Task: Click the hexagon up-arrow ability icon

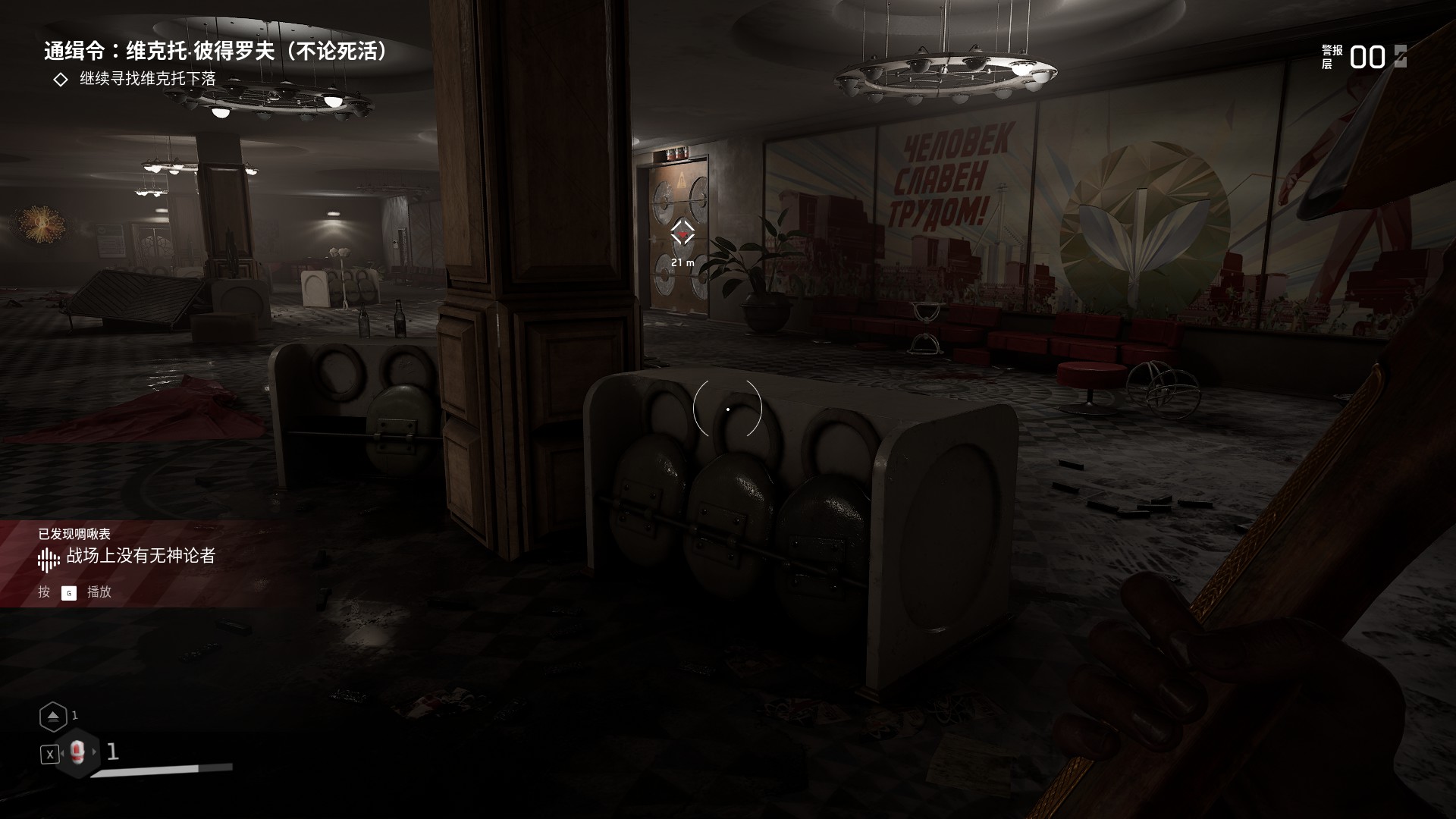Action: pos(53,716)
